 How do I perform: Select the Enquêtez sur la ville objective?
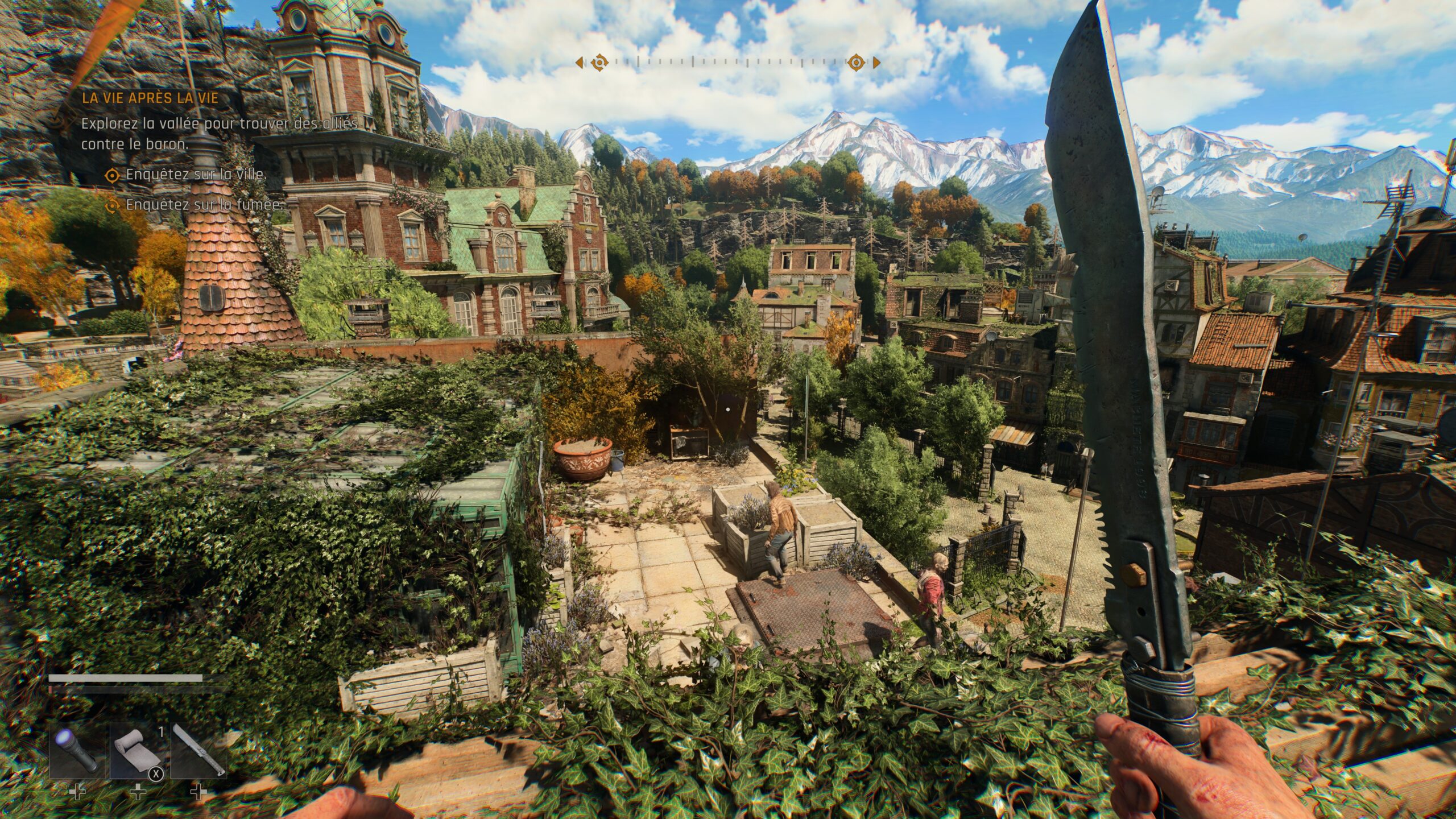[x=196, y=175]
